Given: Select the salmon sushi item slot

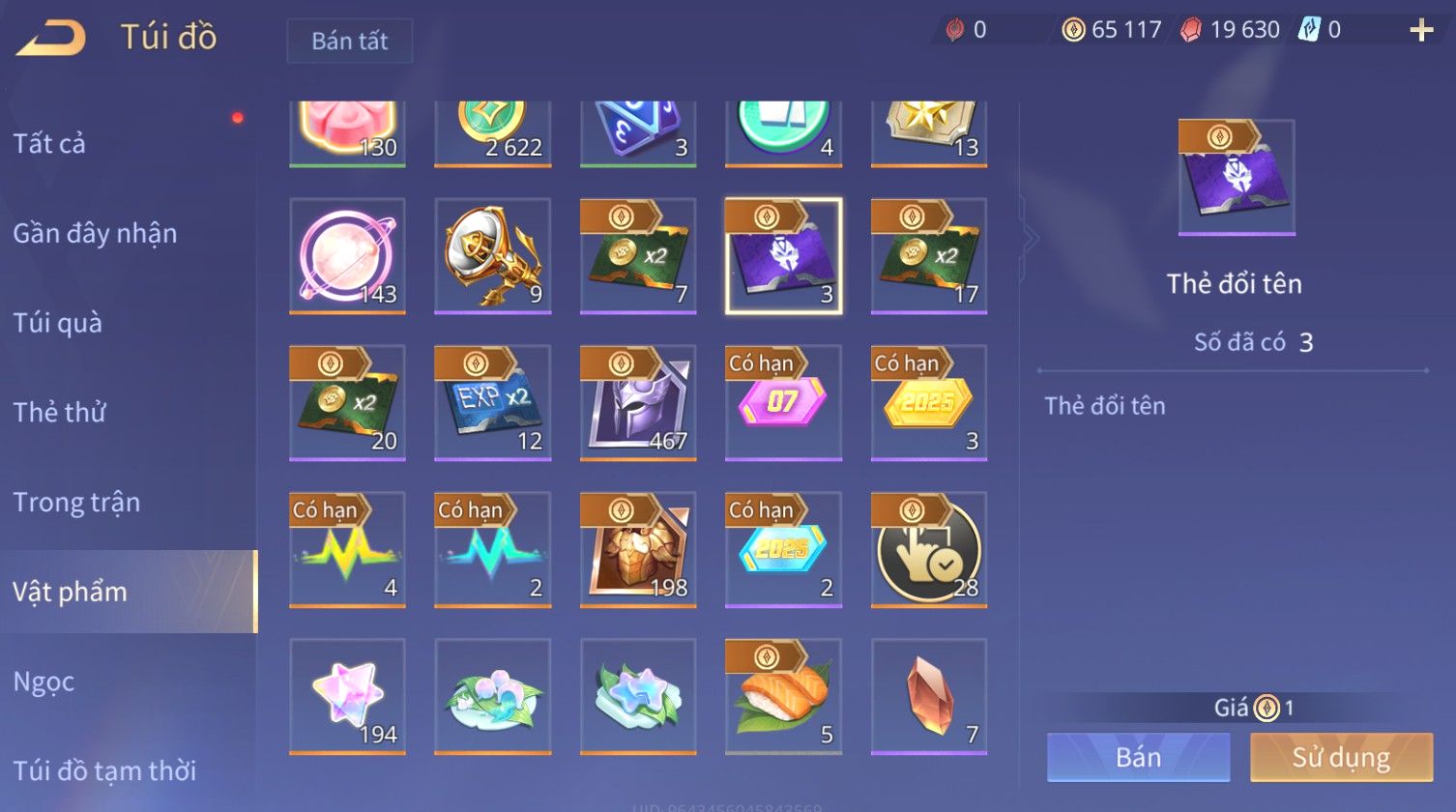Looking at the screenshot, I should point(783,696).
